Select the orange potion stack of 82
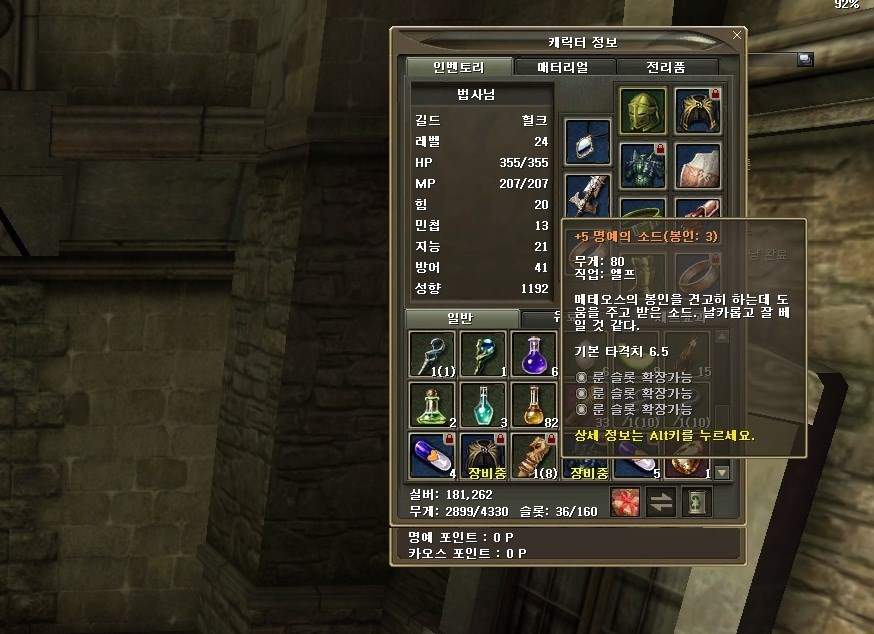The image size is (874, 634). tap(534, 404)
